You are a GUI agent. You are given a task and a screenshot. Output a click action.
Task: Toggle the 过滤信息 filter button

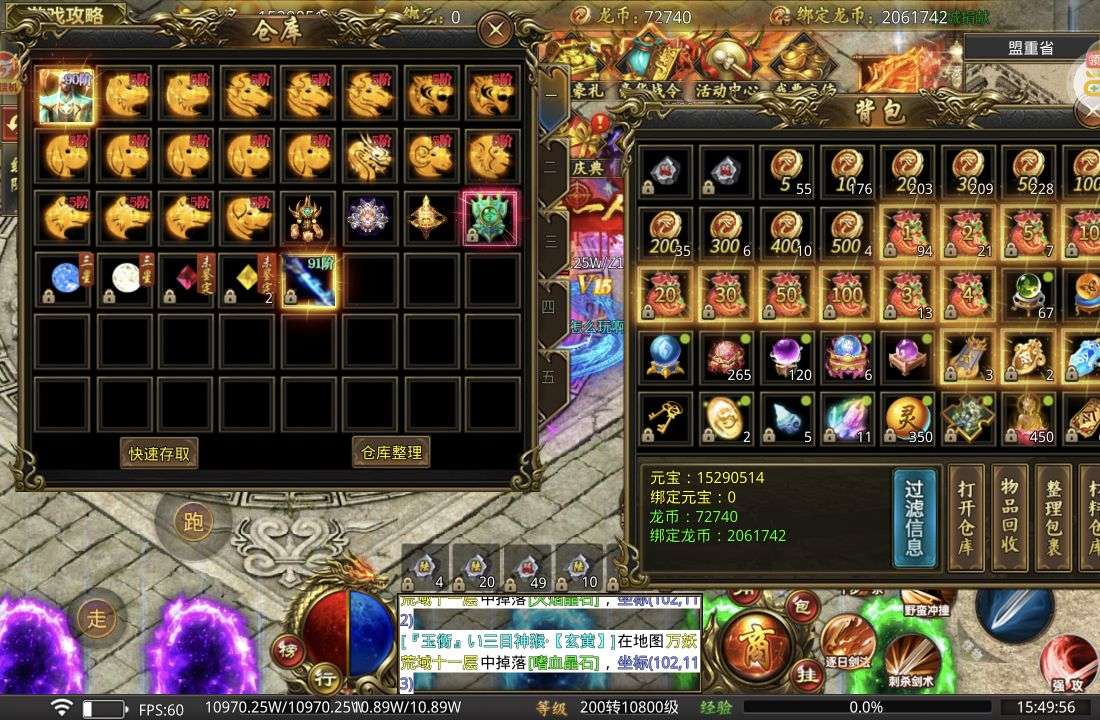tap(914, 517)
